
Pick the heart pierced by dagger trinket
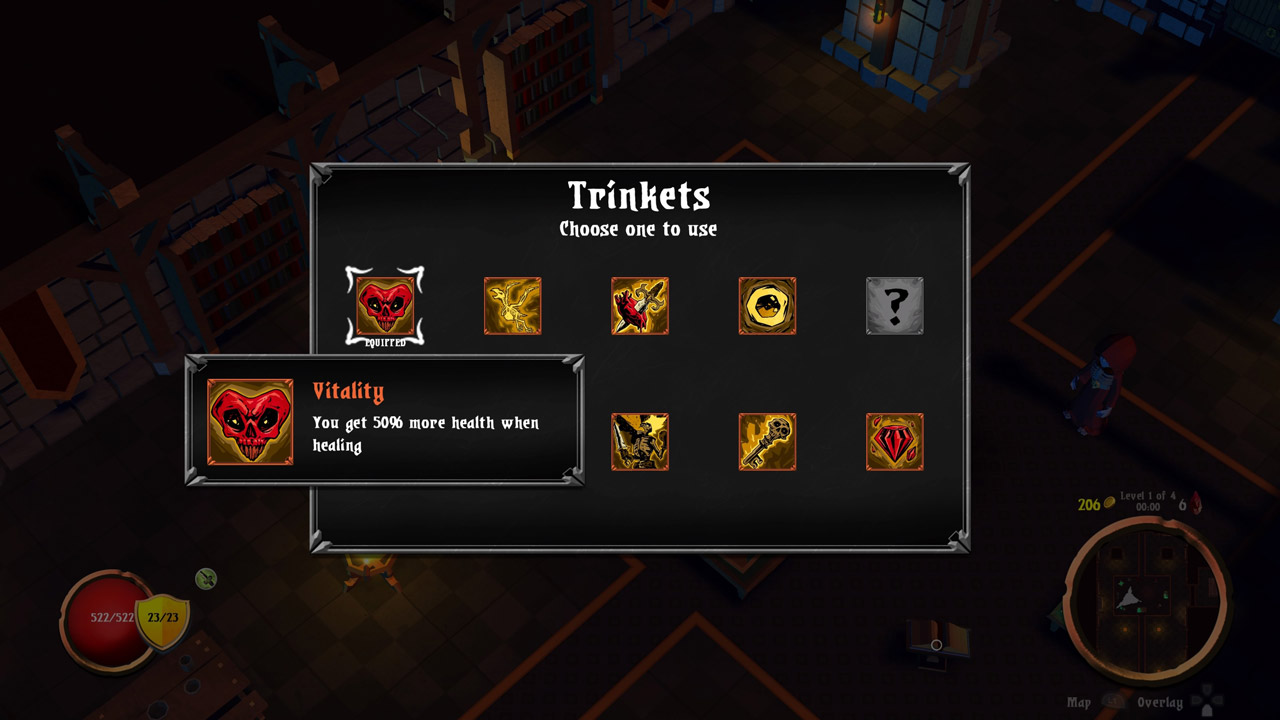[640, 306]
